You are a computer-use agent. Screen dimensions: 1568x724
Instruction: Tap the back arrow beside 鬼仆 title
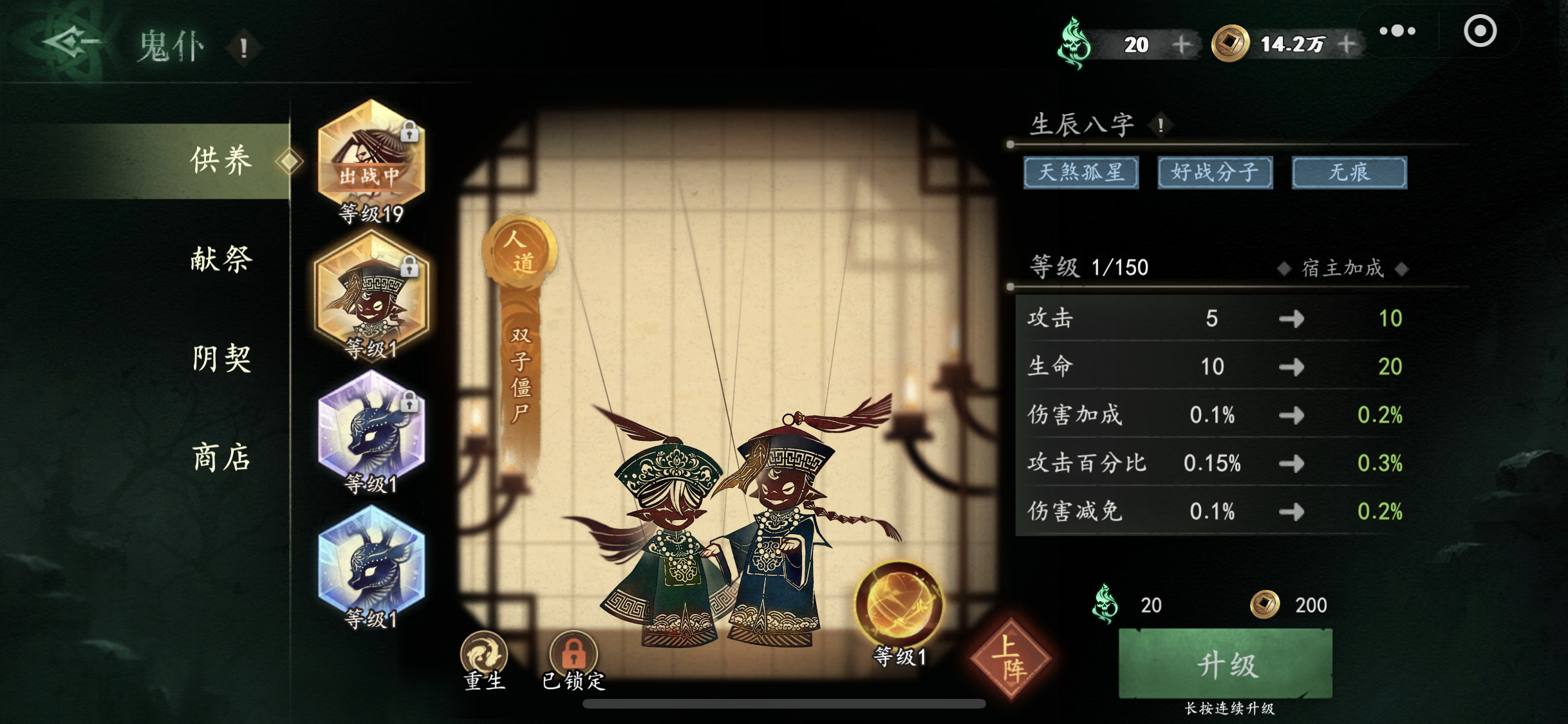click(x=66, y=42)
